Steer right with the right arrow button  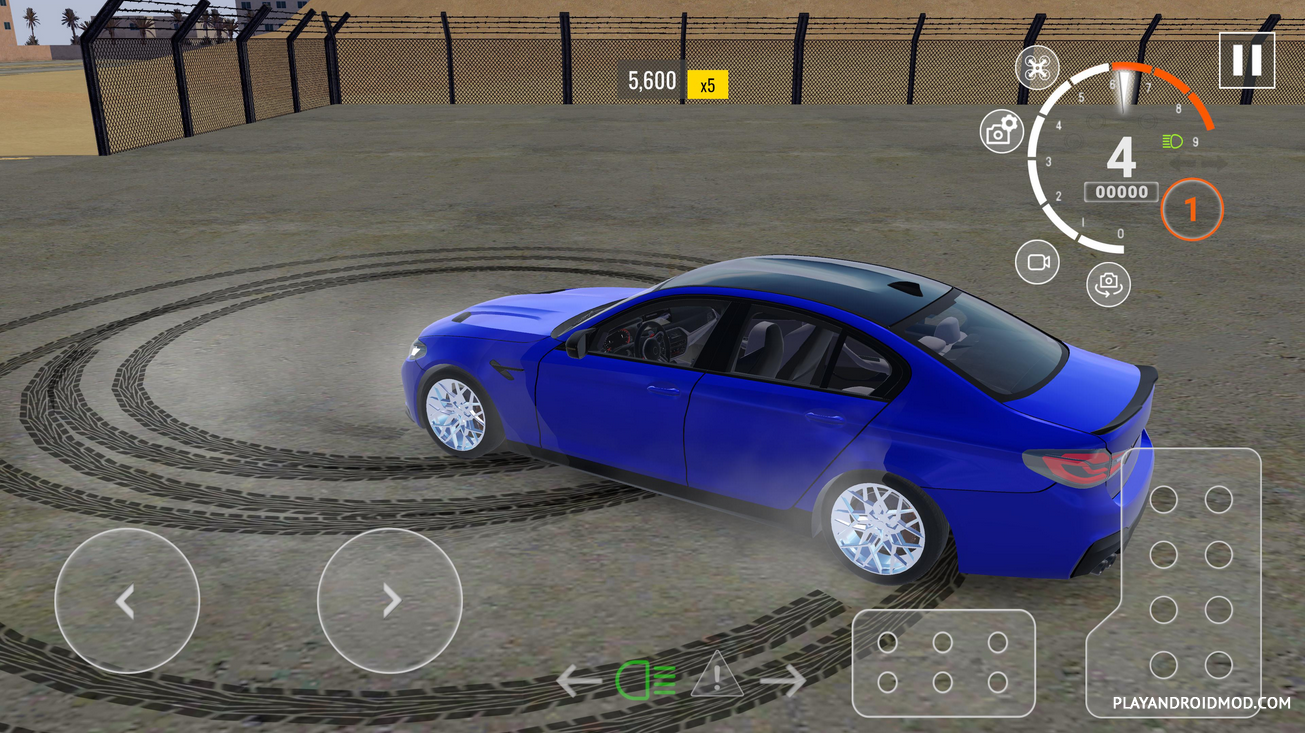pyautogui.click(x=390, y=601)
